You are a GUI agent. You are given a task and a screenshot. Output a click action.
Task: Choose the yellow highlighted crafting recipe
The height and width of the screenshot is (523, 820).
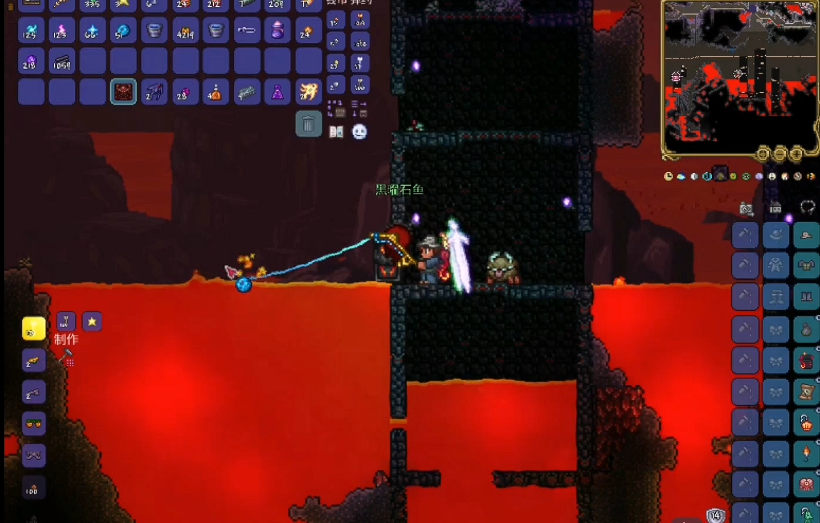click(34, 329)
